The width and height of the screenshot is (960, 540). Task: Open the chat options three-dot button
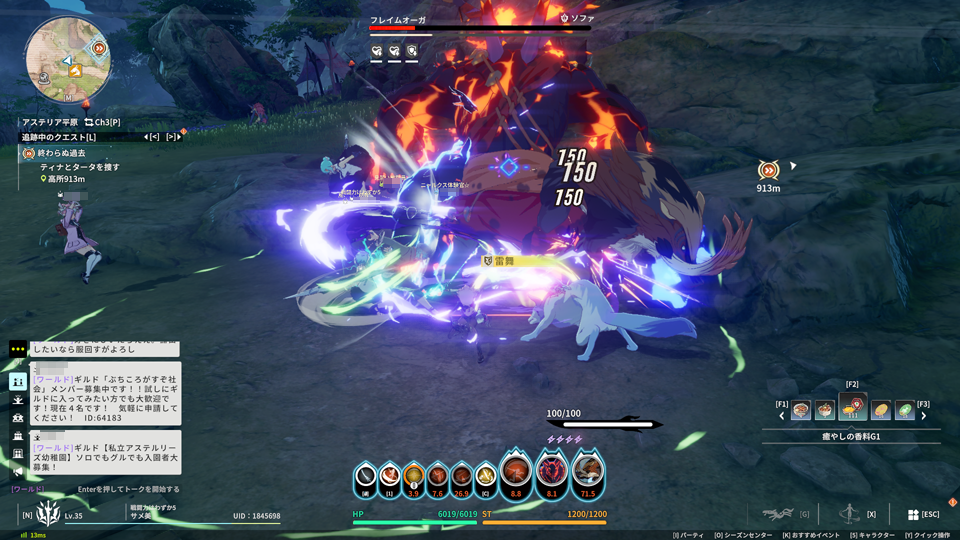pos(18,349)
